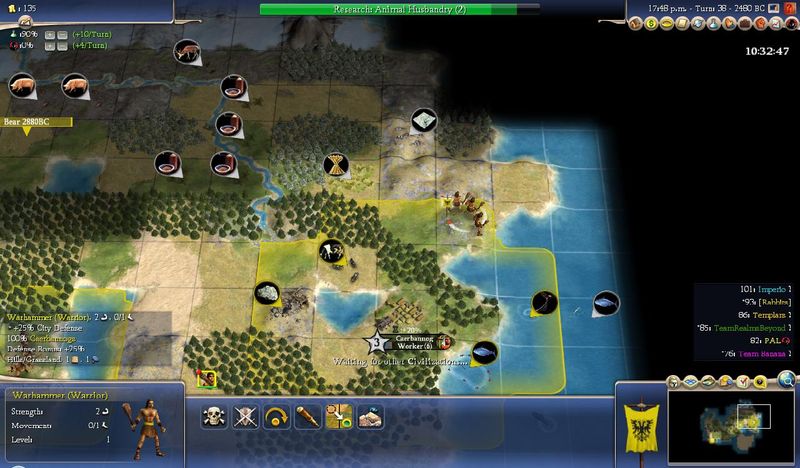This screenshot has width=800, height=468.
Task: Delete unit with the skull and crossbones button
Action: (x=212, y=417)
